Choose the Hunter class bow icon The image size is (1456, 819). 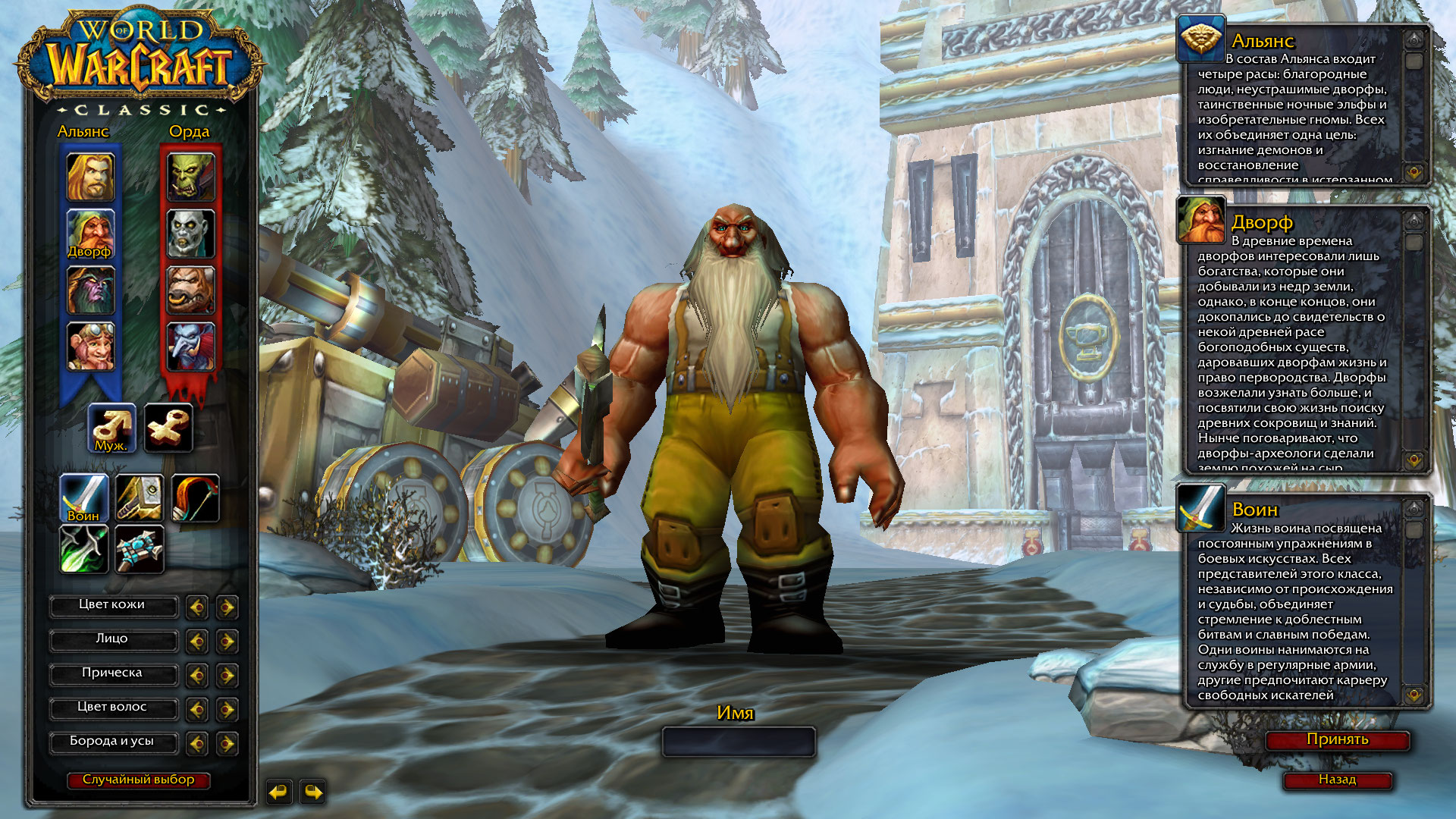pyautogui.click(x=196, y=498)
